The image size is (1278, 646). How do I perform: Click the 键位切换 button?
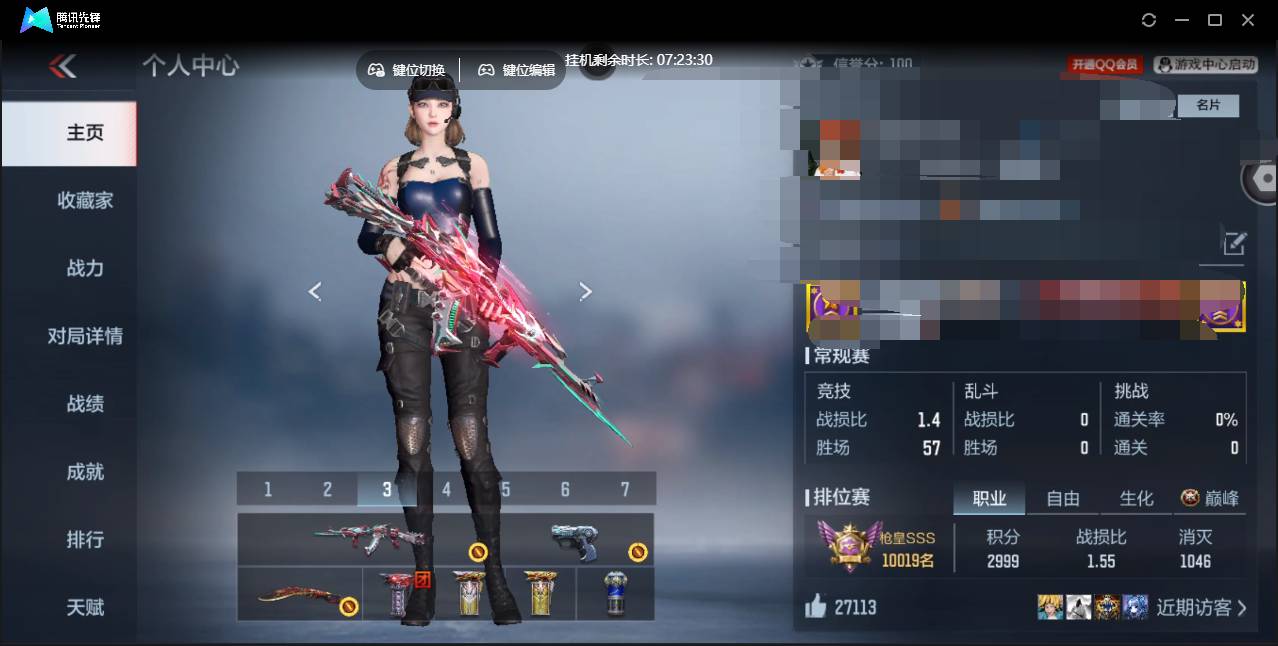pos(406,70)
